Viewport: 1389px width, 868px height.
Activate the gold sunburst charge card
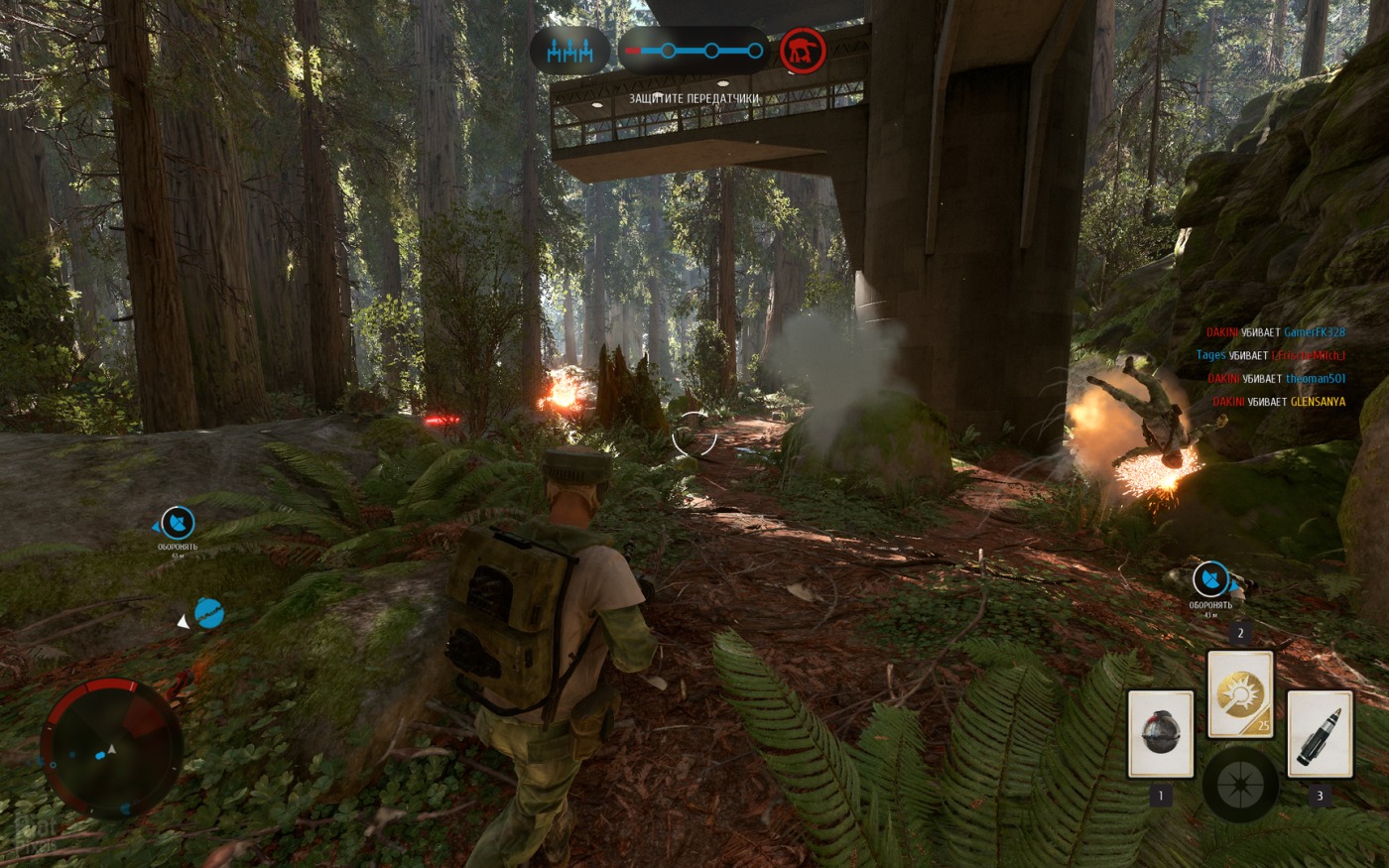pyautogui.click(x=1239, y=694)
